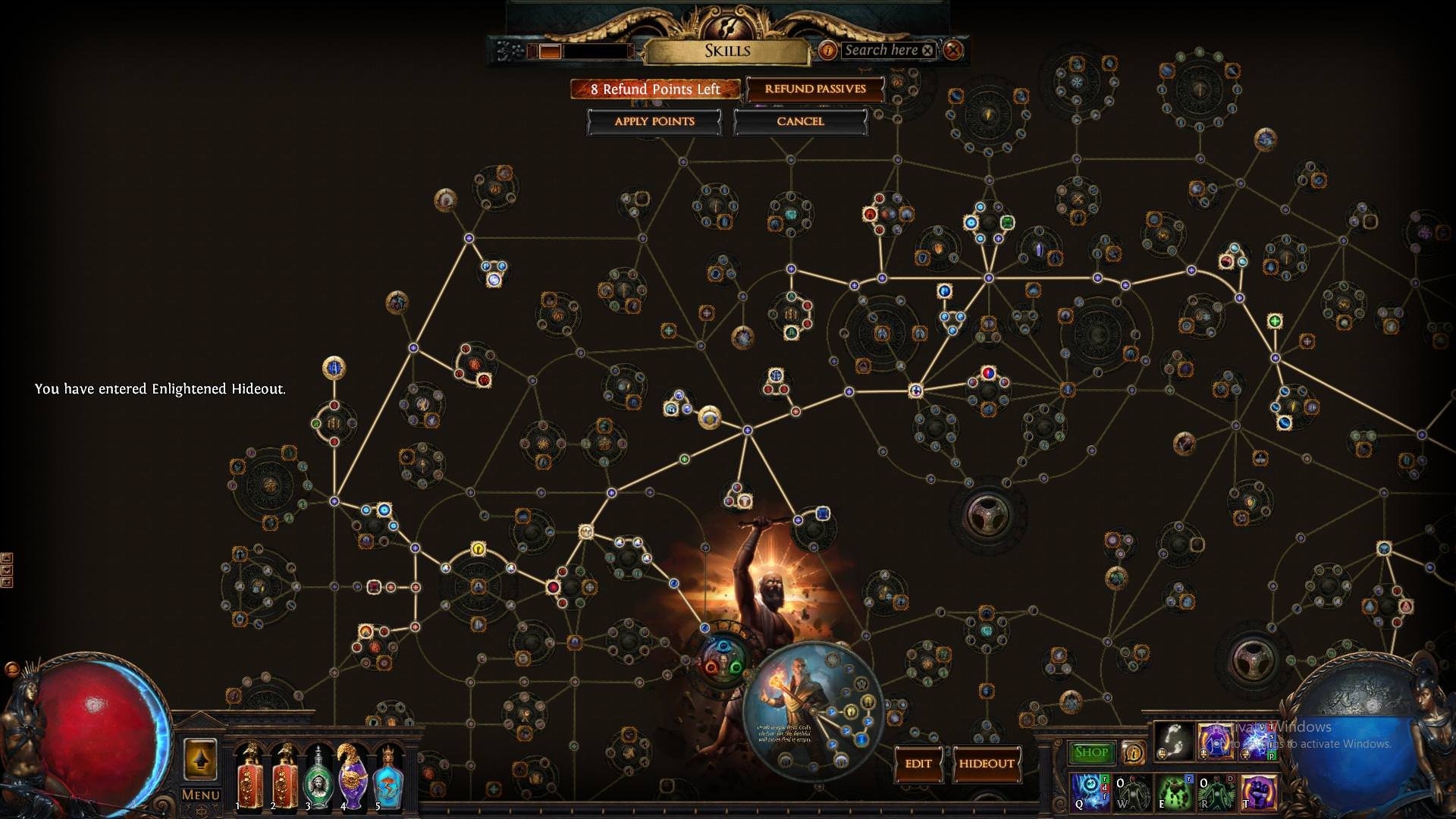Activate the purple fist skill on T
Viewport: 1456px width, 819px height.
[1259, 791]
